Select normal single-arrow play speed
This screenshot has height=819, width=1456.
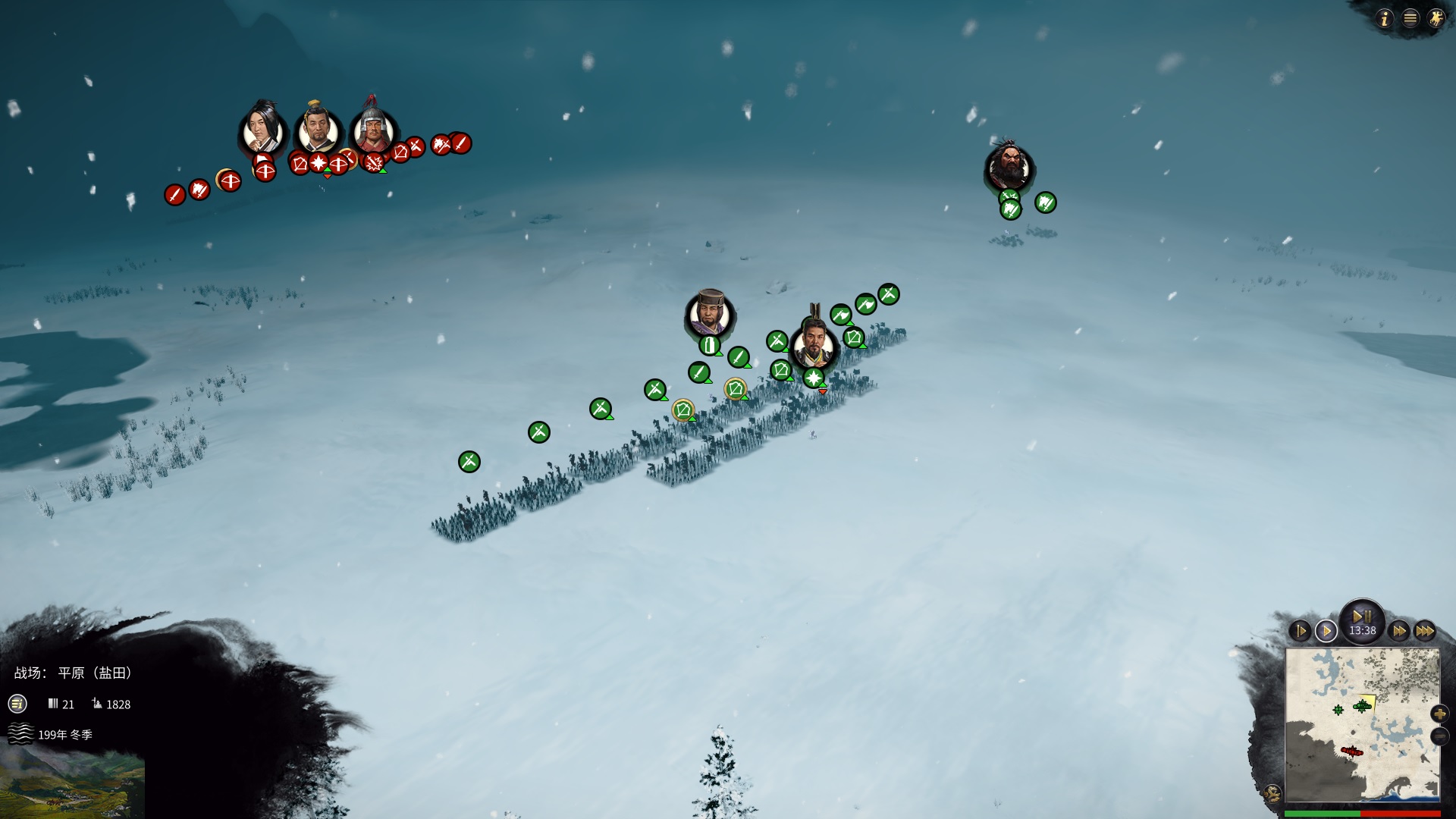point(1326,631)
